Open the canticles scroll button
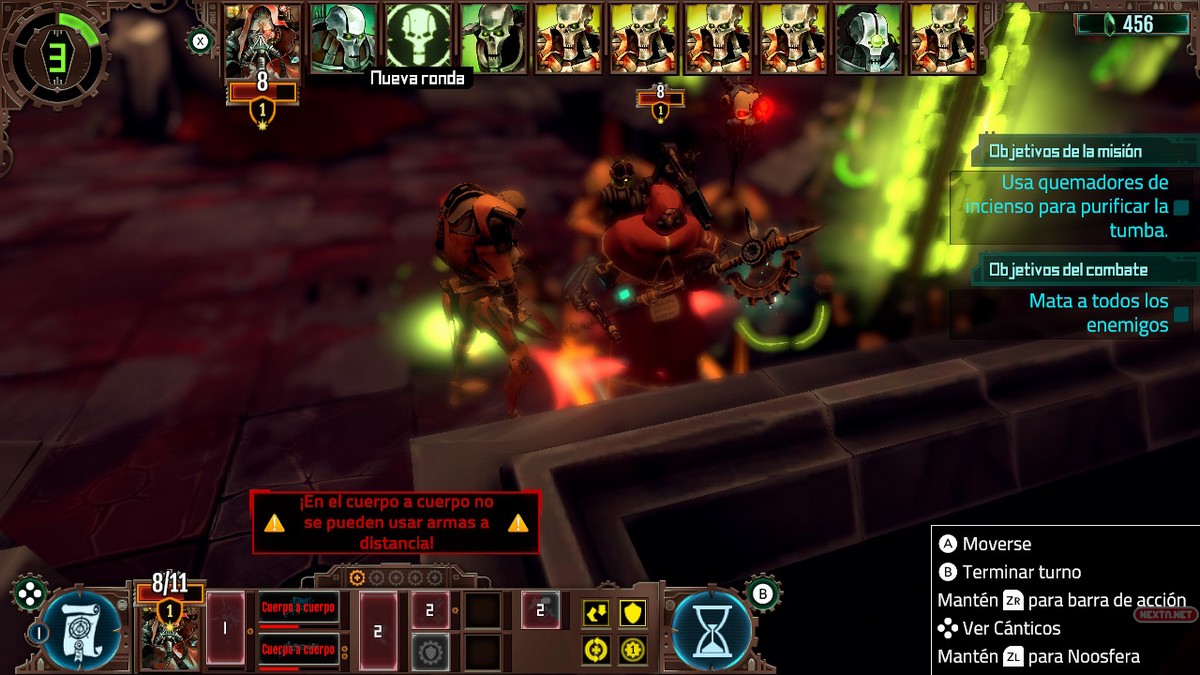 (82, 630)
